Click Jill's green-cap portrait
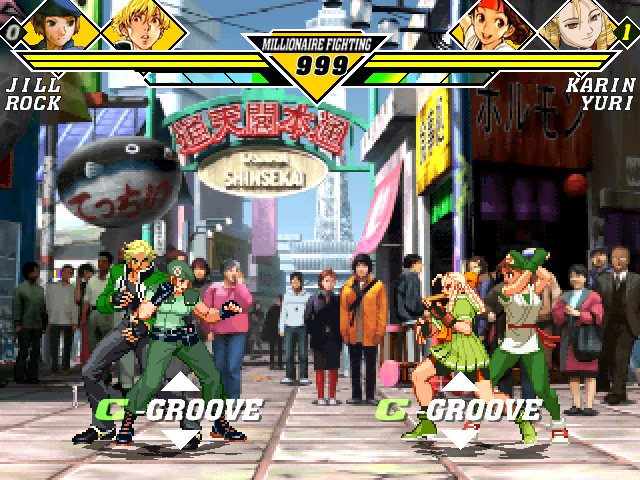640x480 pixels. pyautogui.click(x=57, y=24)
